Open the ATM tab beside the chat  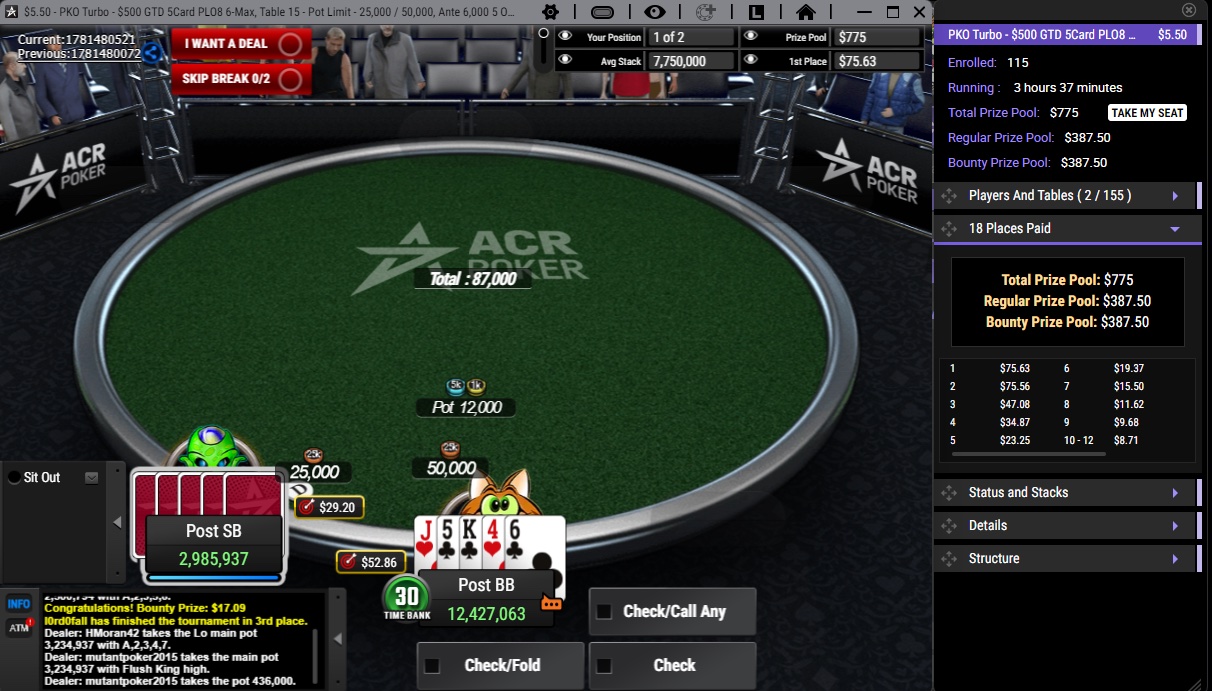[18, 628]
